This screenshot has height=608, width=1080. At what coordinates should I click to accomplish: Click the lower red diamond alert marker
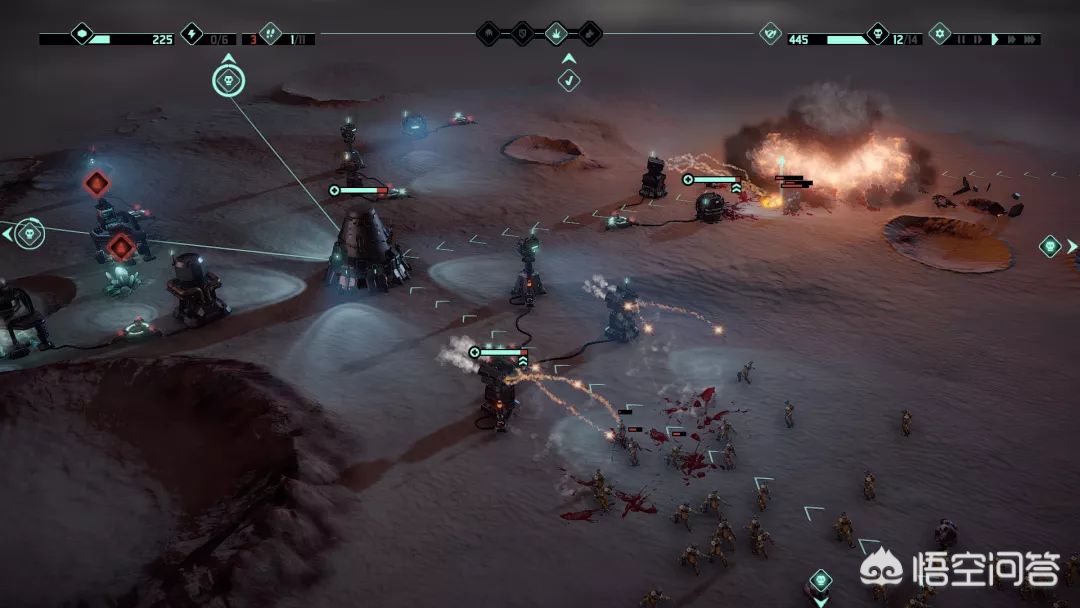pos(121,246)
